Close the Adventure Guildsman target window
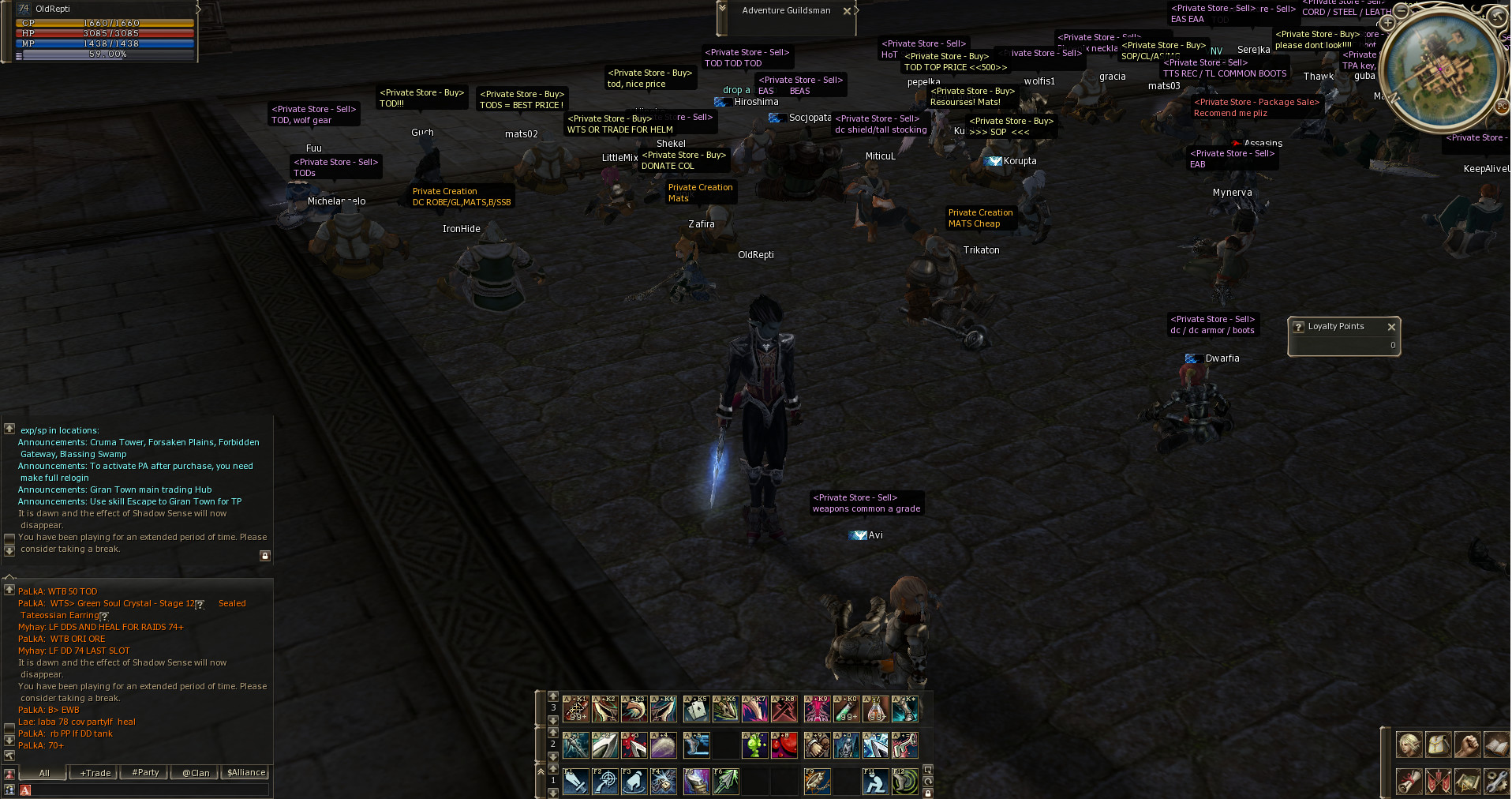The height and width of the screenshot is (799, 1512). point(847,11)
